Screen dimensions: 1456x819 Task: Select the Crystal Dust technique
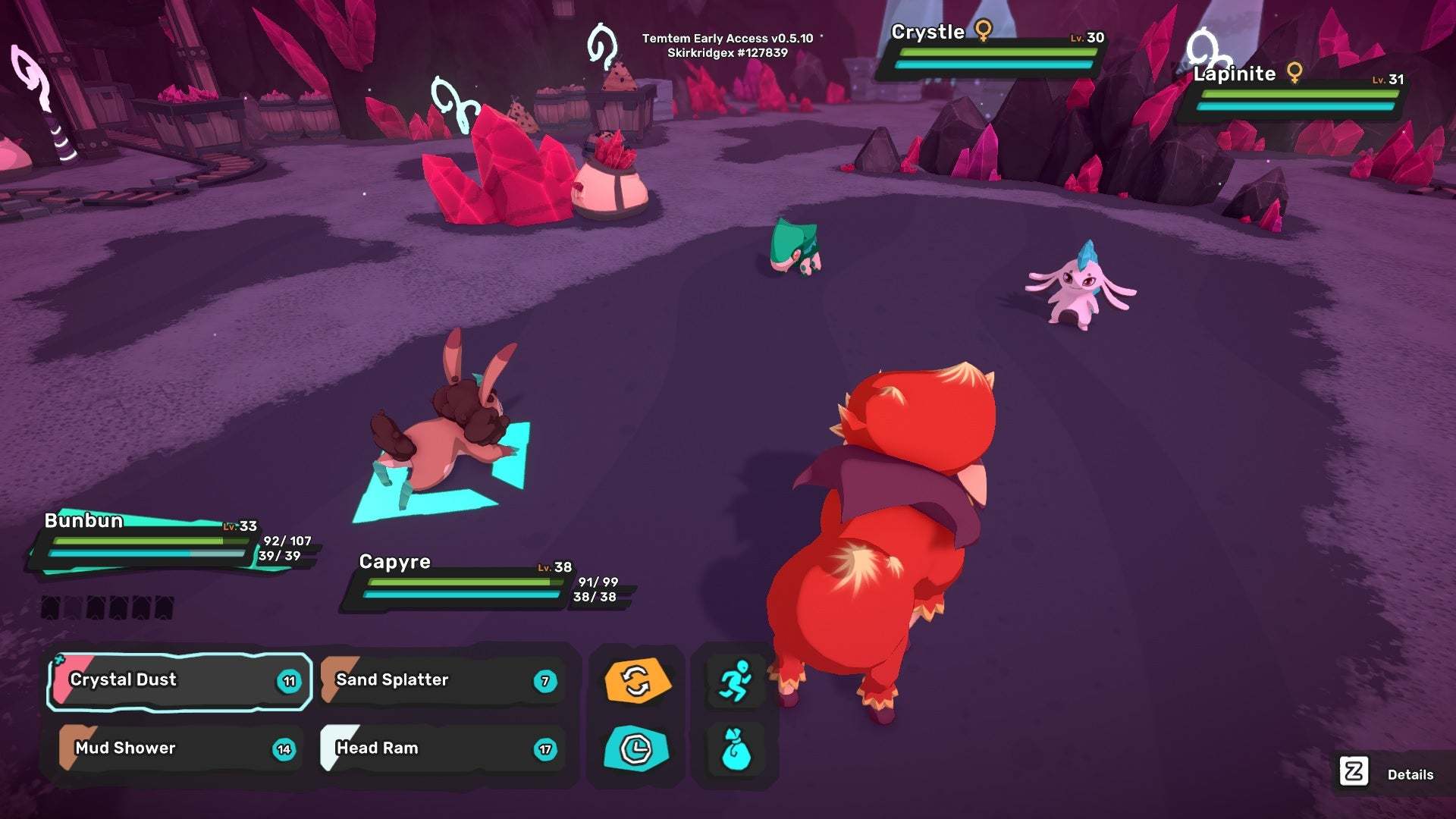coord(179,680)
